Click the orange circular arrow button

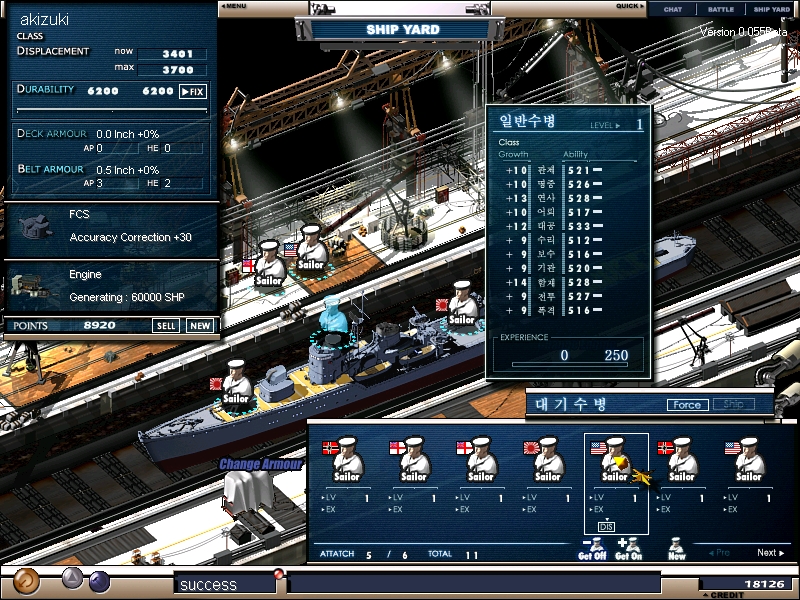click(x=27, y=581)
